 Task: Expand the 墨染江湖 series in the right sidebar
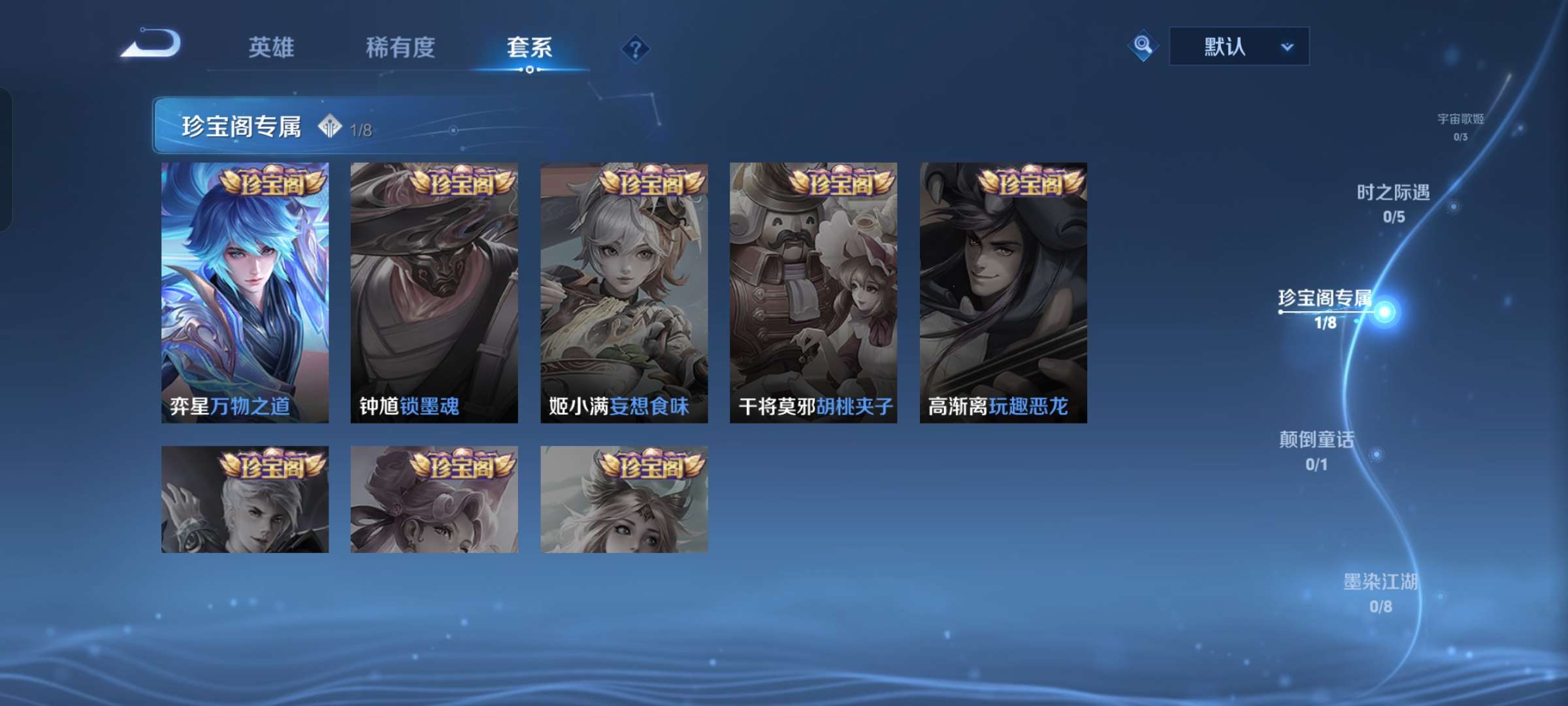point(1380,592)
